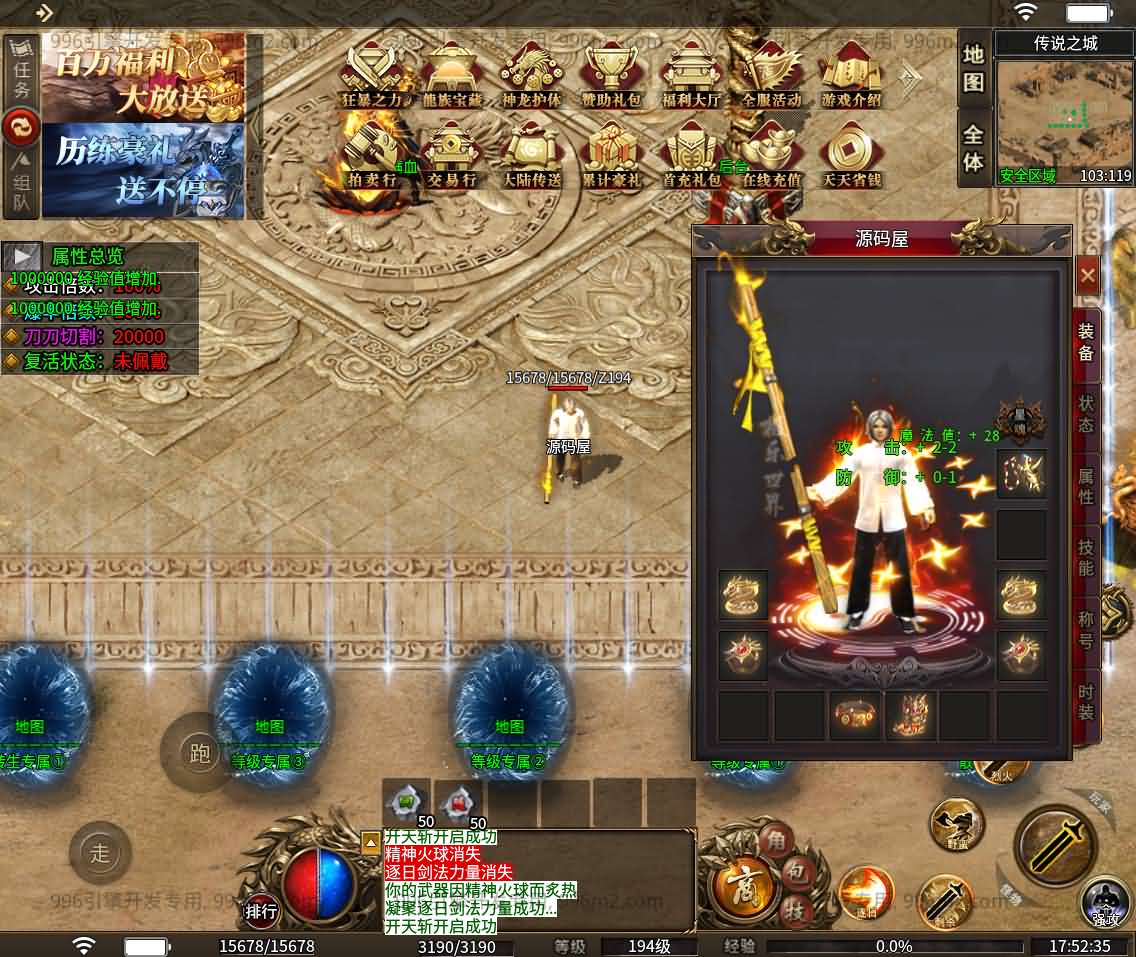Screen dimensions: 1136x957
Task: Select the 时装 tab
Action: 1086,700
